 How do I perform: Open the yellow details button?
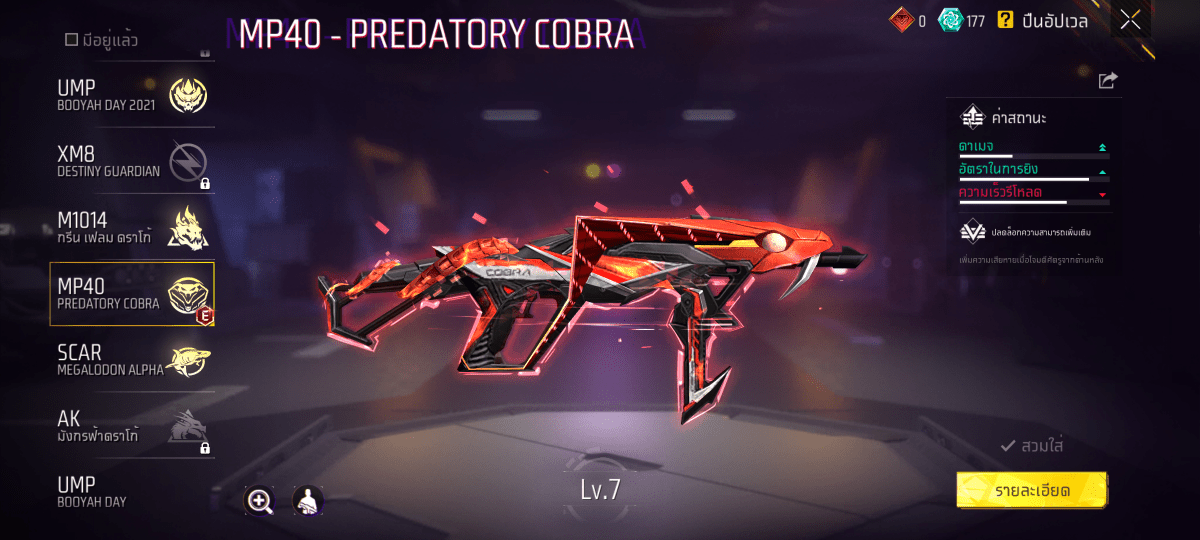1032,491
